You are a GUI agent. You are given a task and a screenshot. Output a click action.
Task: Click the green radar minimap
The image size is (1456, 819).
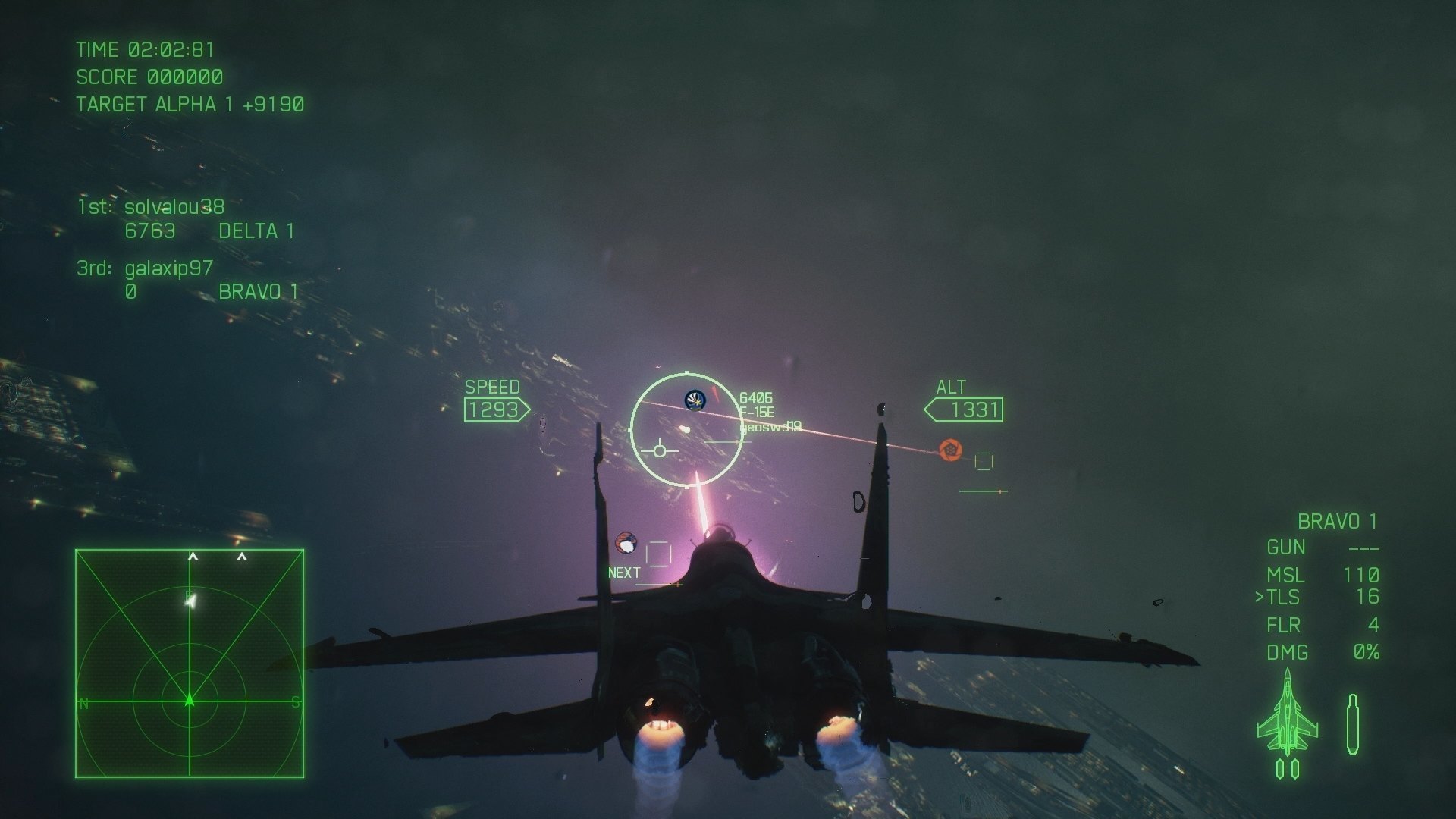(x=190, y=664)
